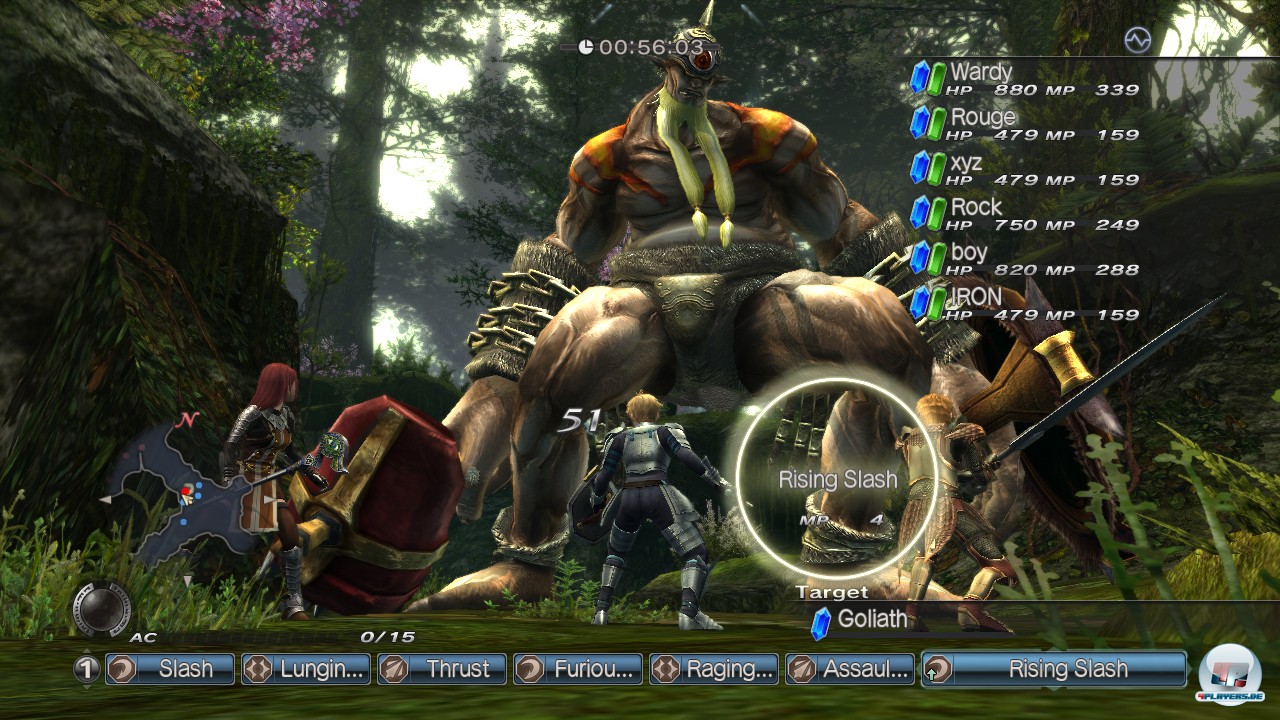This screenshot has height=720, width=1280.
Task: Select party member Wardy
Action: 1025,79
